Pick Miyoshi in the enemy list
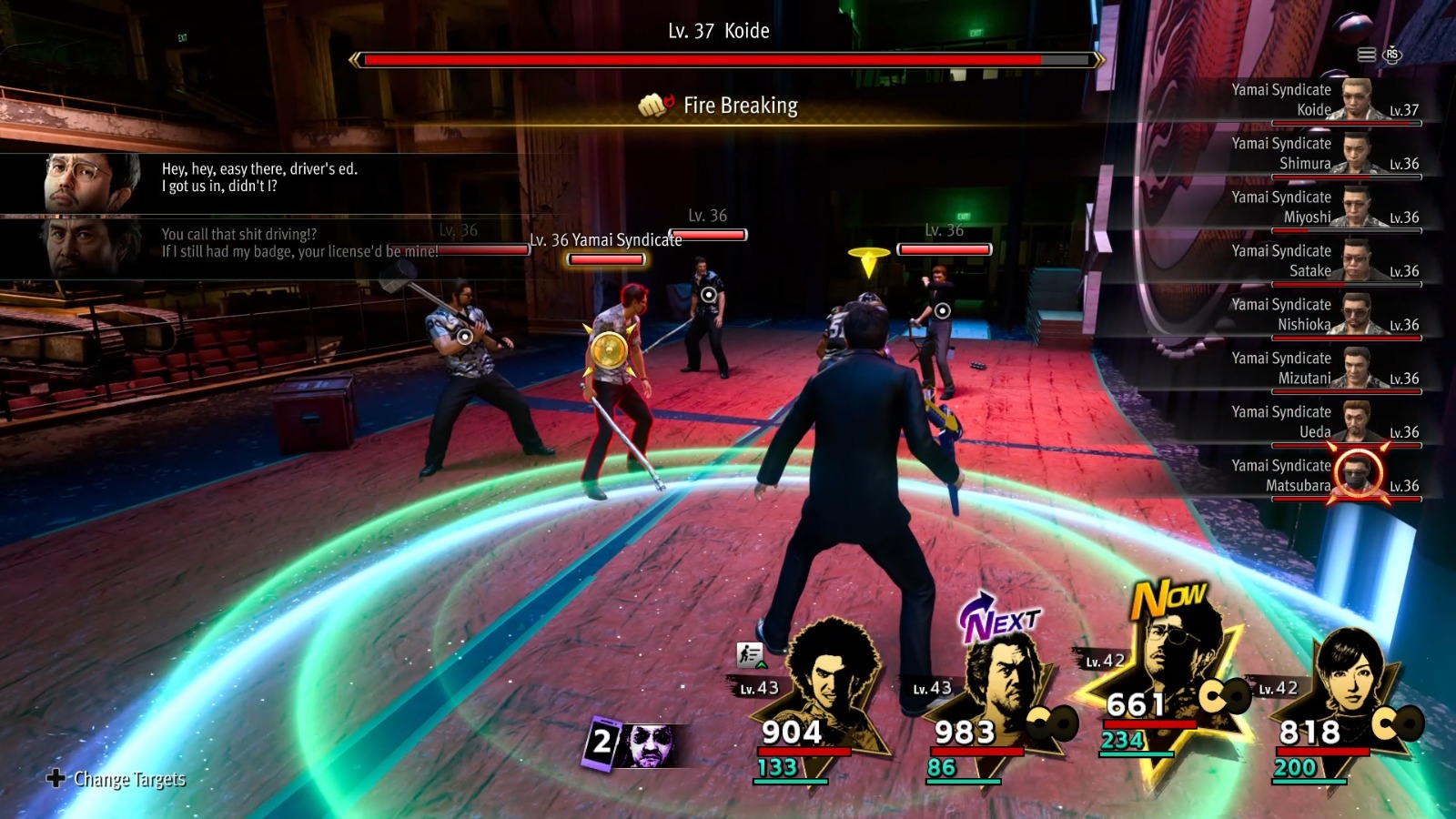The height and width of the screenshot is (819, 1456). (x=1319, y=207)
